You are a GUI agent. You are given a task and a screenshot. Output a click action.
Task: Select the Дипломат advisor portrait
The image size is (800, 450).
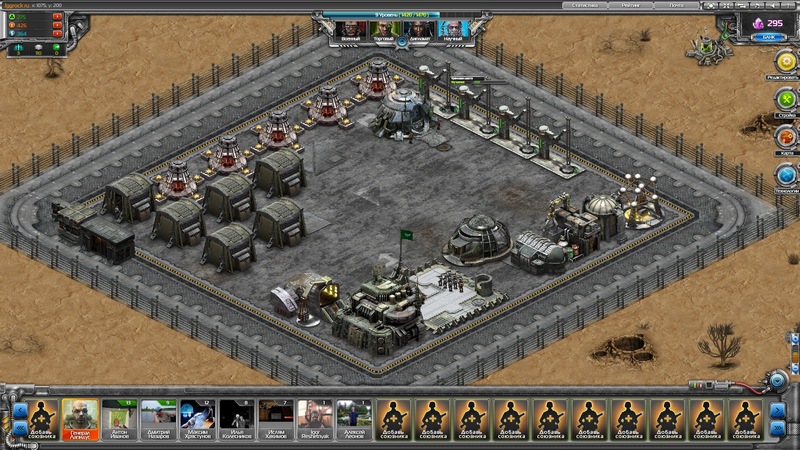click(417, 30)
